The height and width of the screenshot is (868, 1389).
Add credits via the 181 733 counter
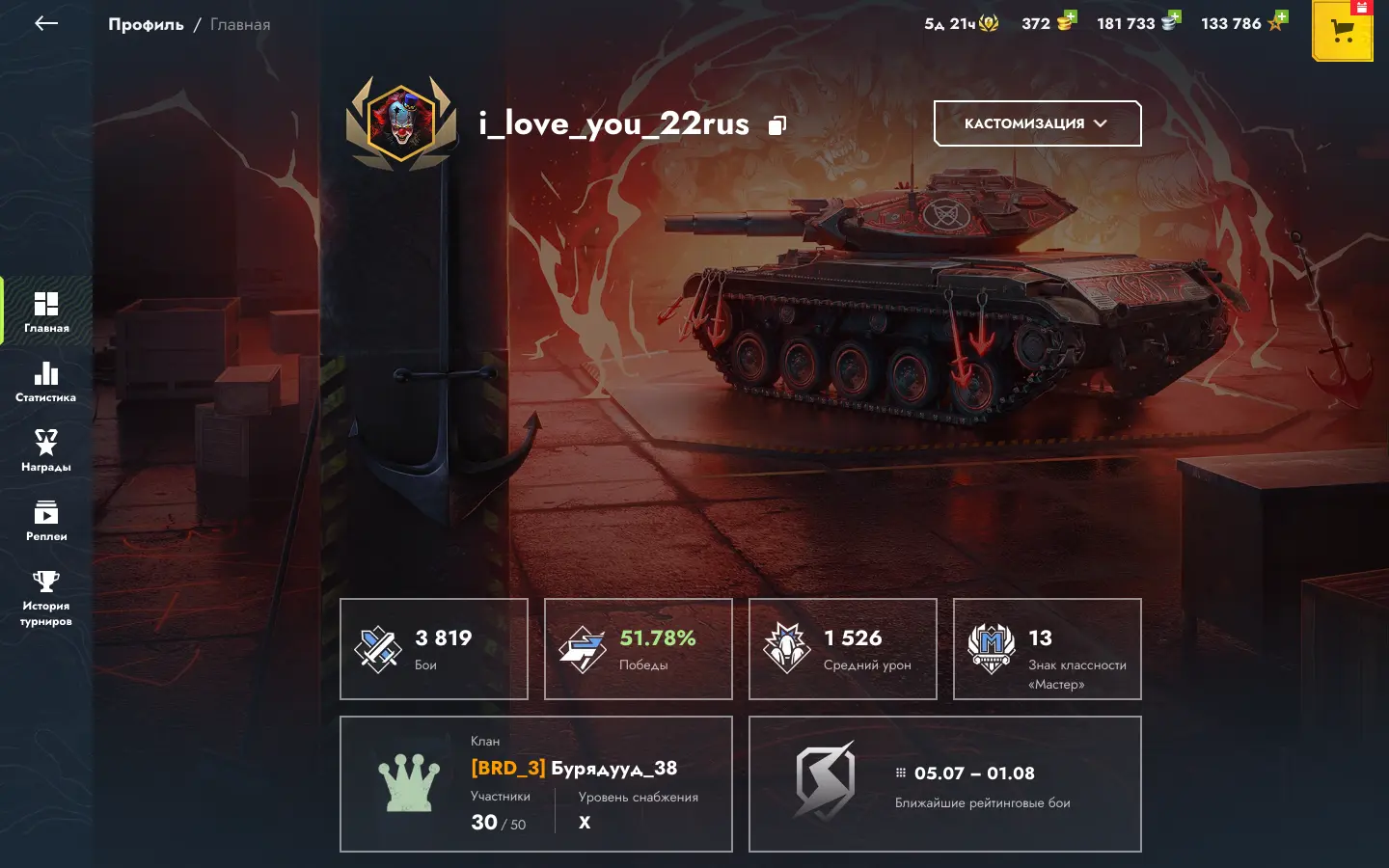[x=1171, y=20]
